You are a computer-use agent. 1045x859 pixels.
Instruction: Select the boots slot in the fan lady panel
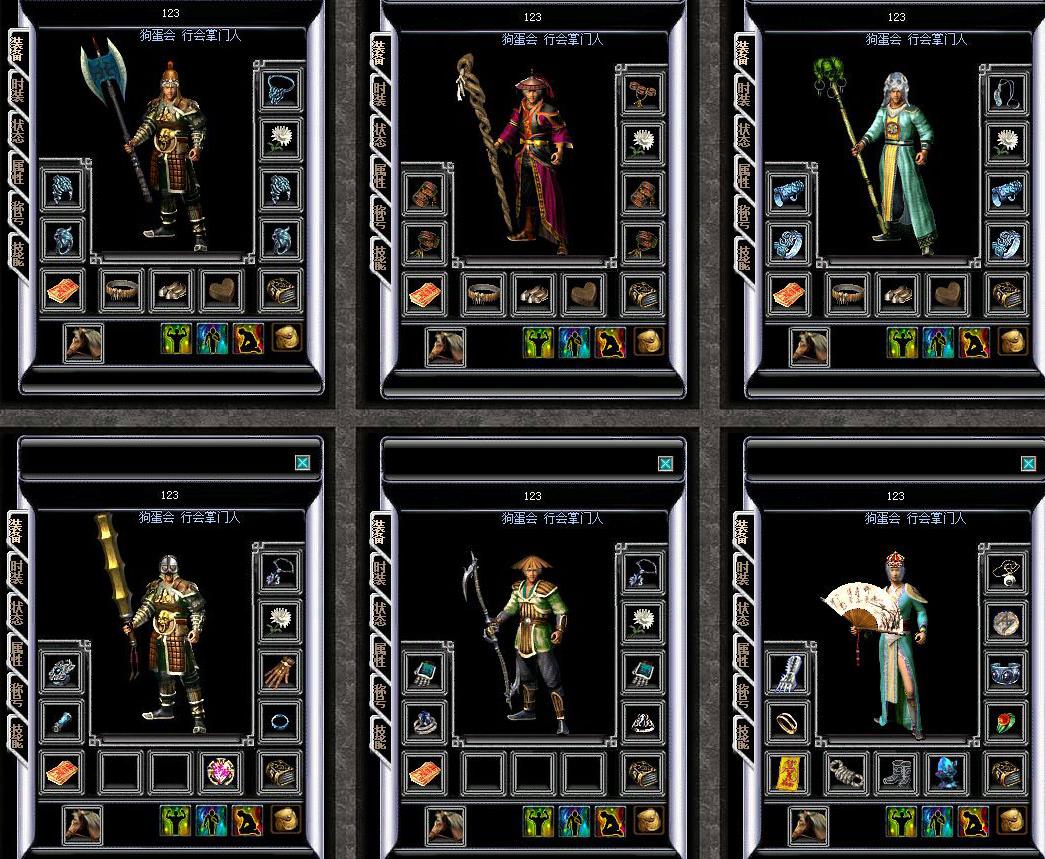pos(896,772)
